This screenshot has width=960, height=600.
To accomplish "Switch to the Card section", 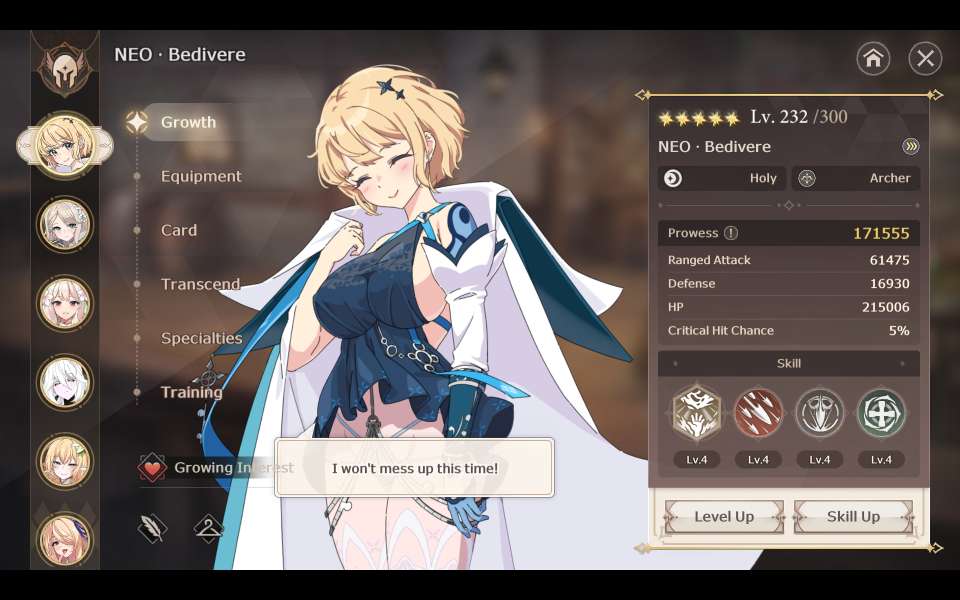I will pyautogui.click(x=179, y=230).
